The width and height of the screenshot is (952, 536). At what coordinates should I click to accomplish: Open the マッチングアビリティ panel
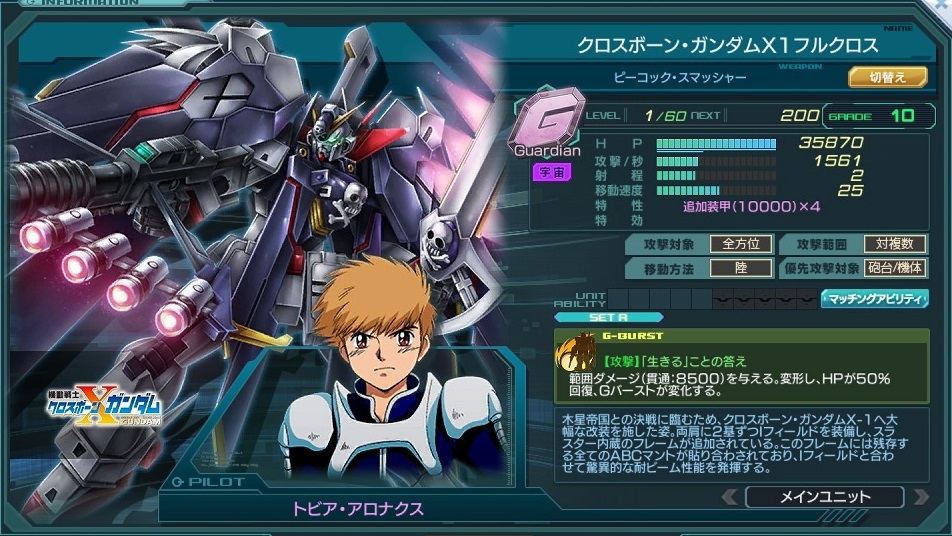point(875,298)
